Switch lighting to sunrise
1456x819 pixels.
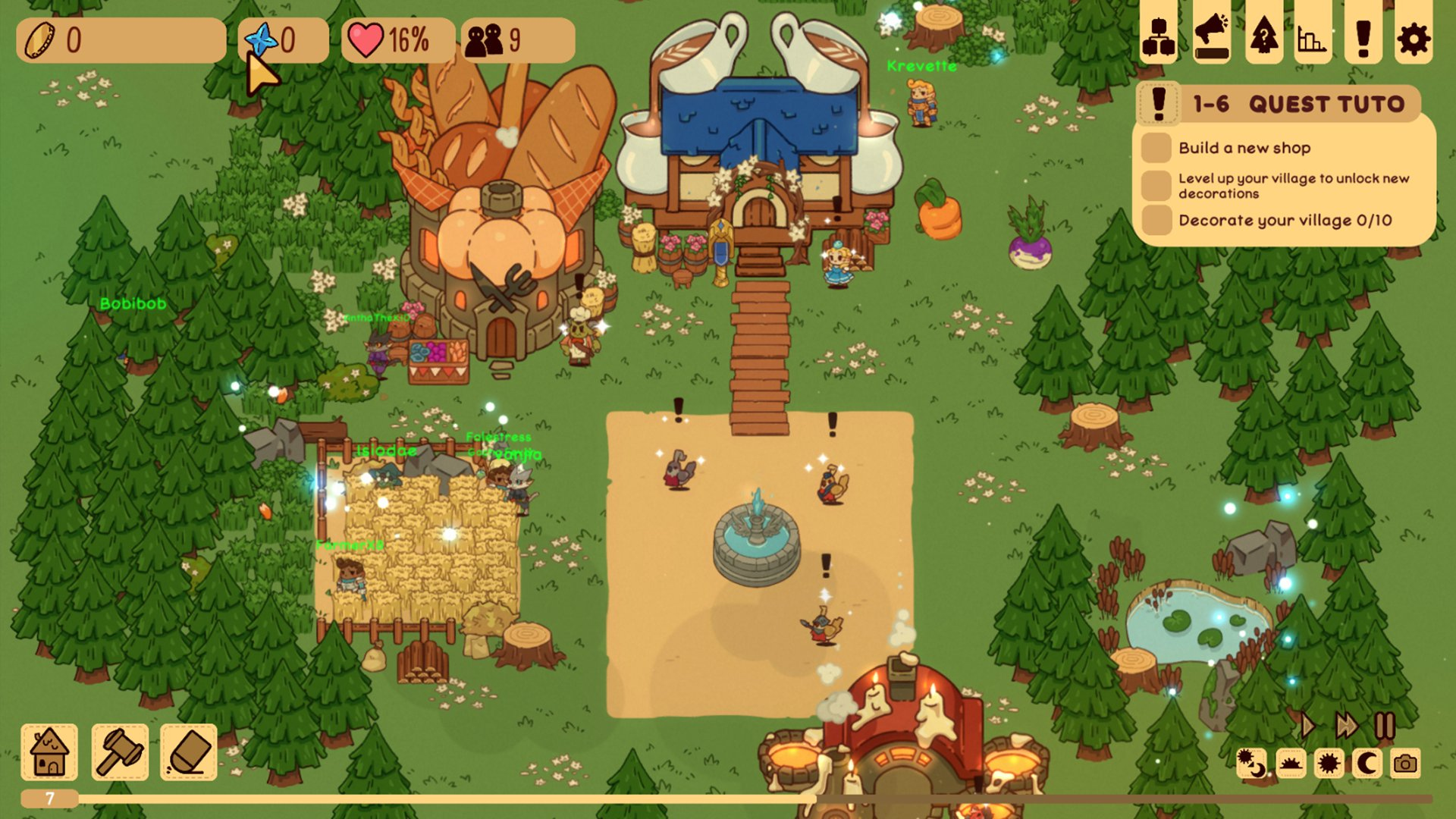point(1290,764)
